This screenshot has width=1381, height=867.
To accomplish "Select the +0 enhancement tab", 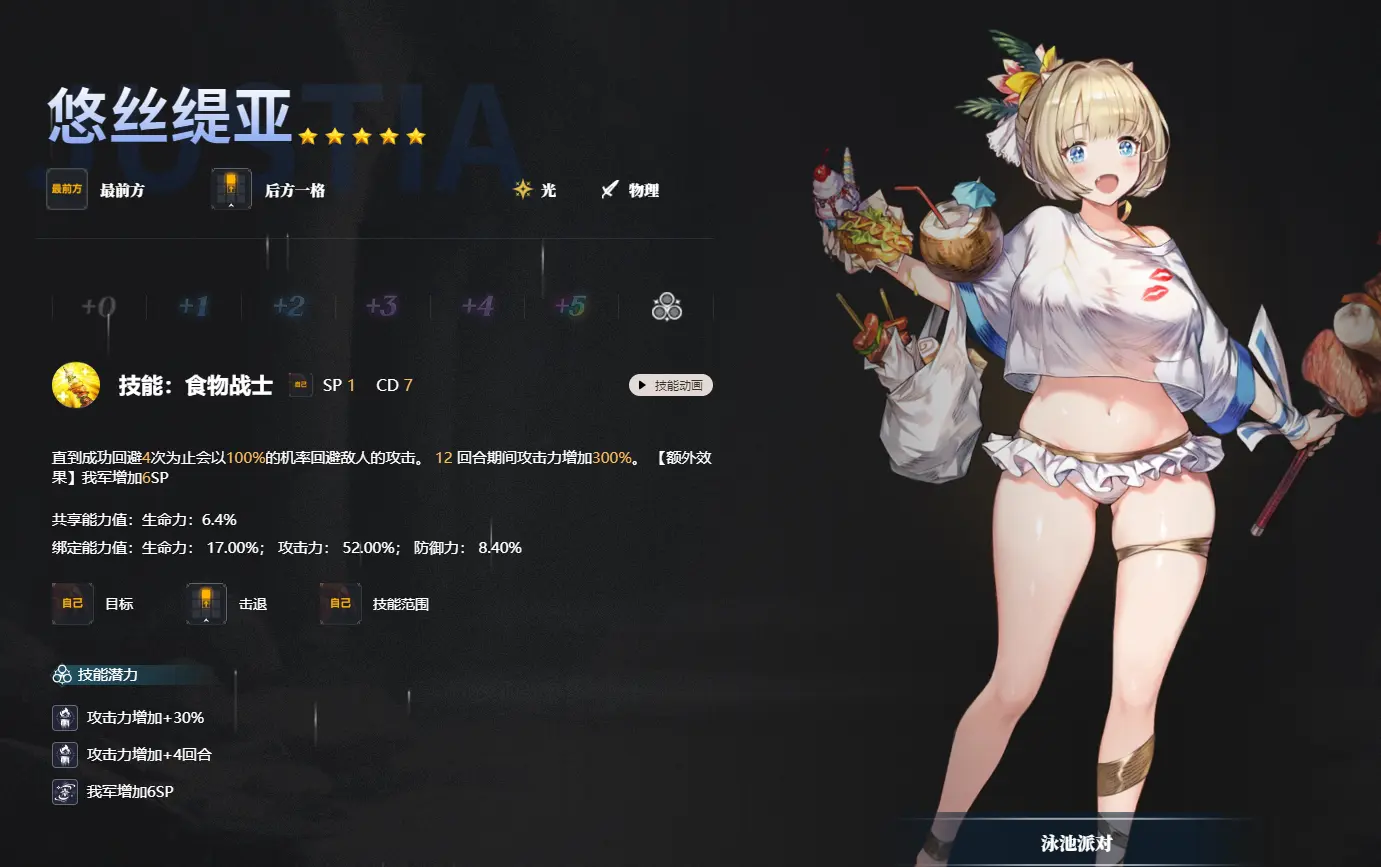I will pos(99,306).
